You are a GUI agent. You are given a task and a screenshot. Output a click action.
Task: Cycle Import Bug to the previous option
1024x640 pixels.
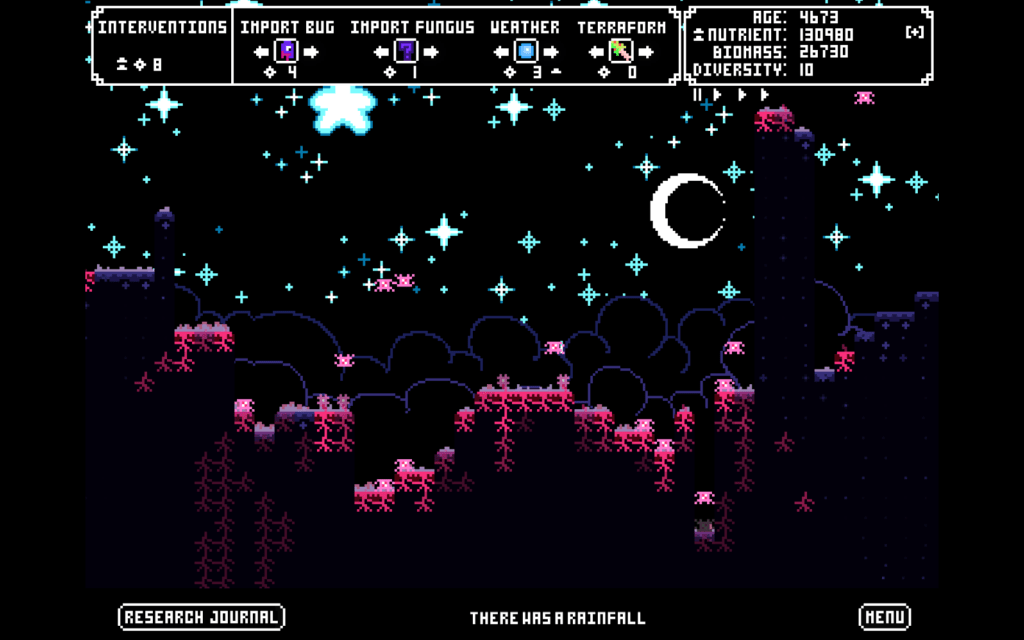click(264, 51)
